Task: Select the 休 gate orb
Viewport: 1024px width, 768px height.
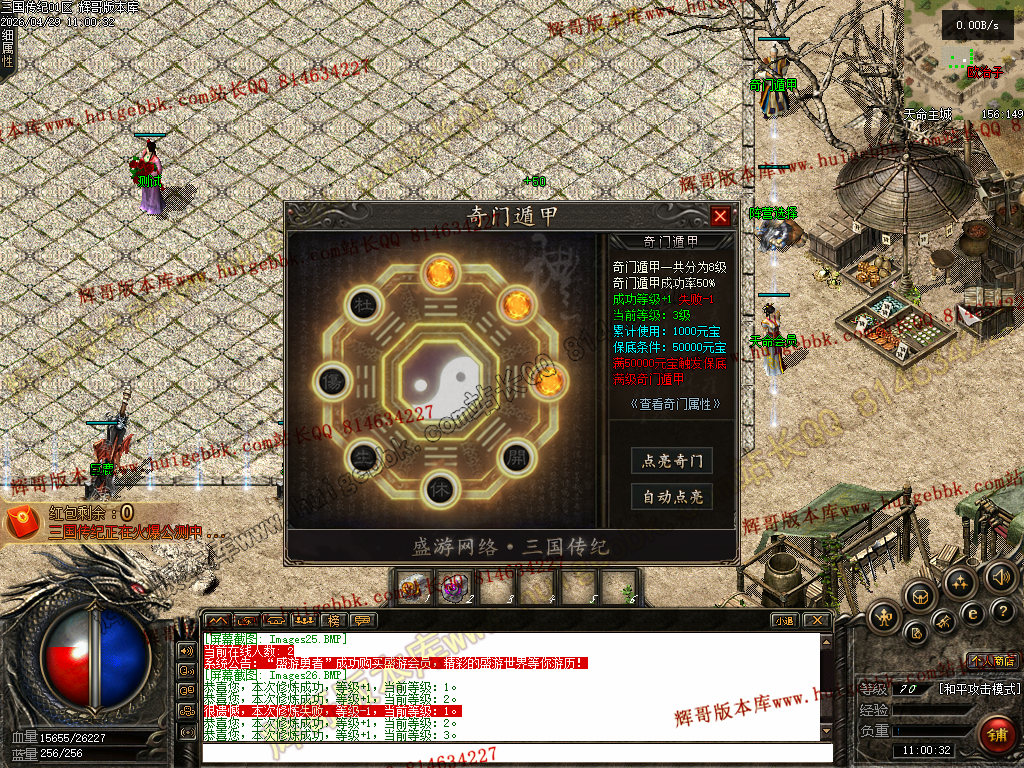Action: (437, 488)
